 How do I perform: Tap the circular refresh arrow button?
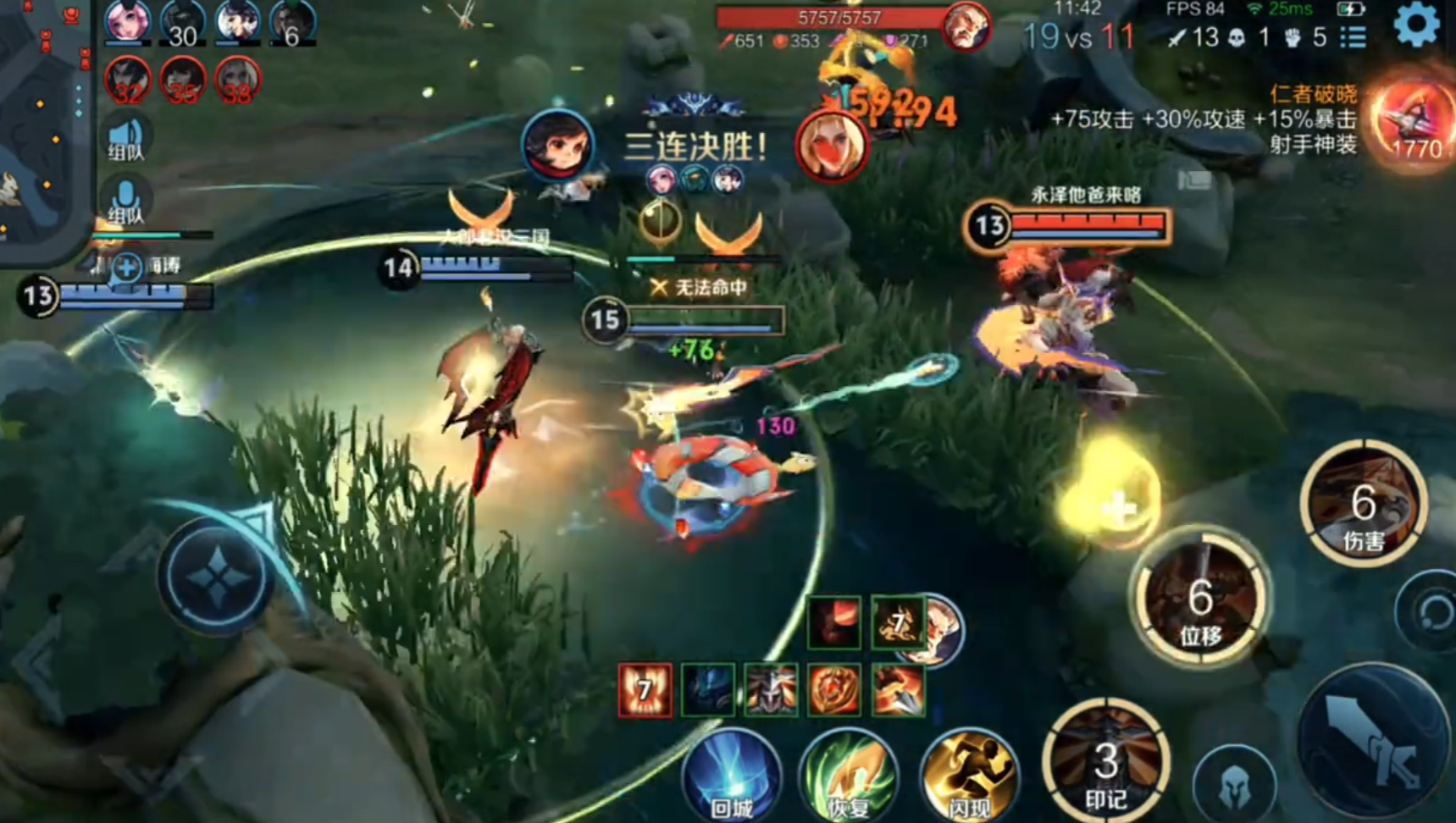point(1431,611)
